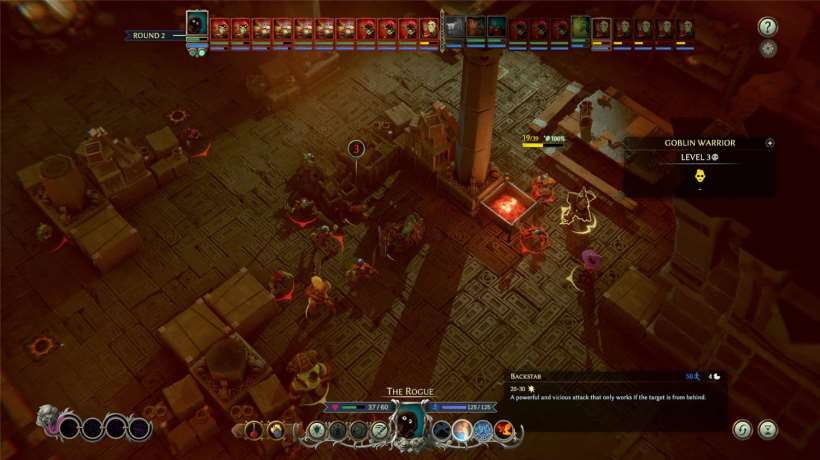Expand the Goblin Warrior info panel
Image resolution: width=820 pixels, height=460 pixels.
[770, 143]
